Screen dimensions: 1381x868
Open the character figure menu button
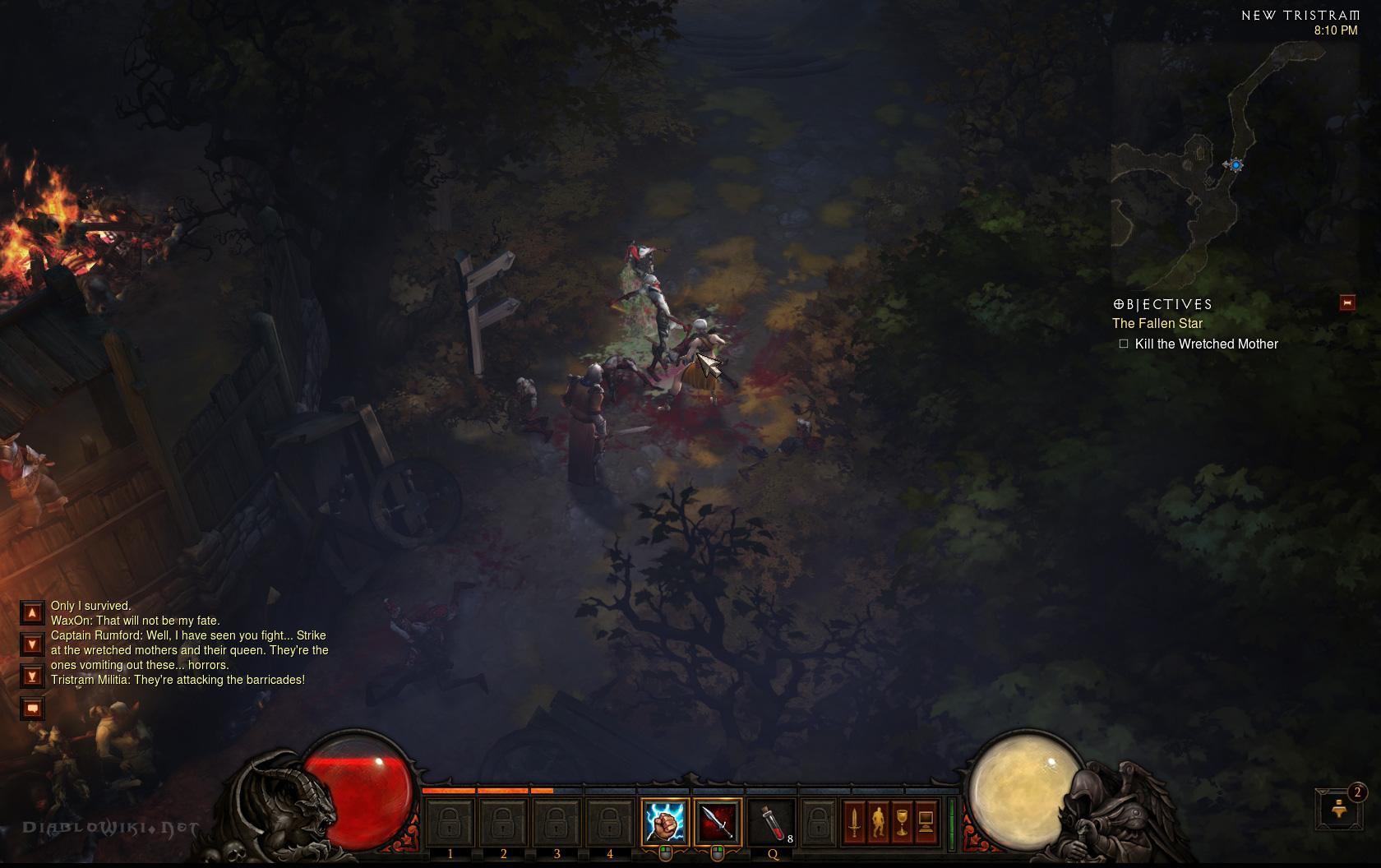878,822
